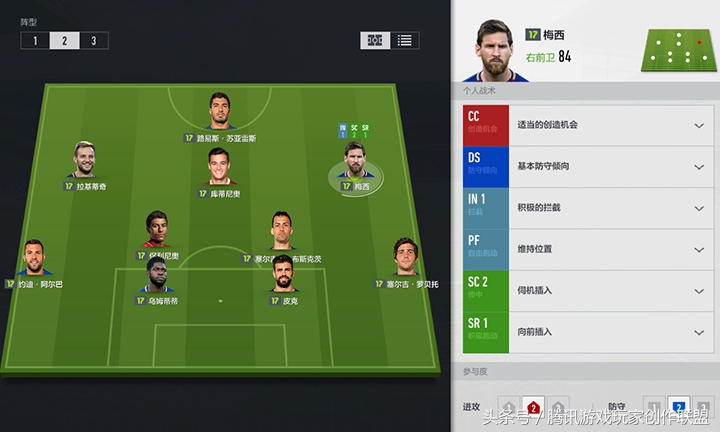This screenshot has width=720, height=432.
Task: Select right back 塞尔吉·罗贝托
Action: coord(404,259)
